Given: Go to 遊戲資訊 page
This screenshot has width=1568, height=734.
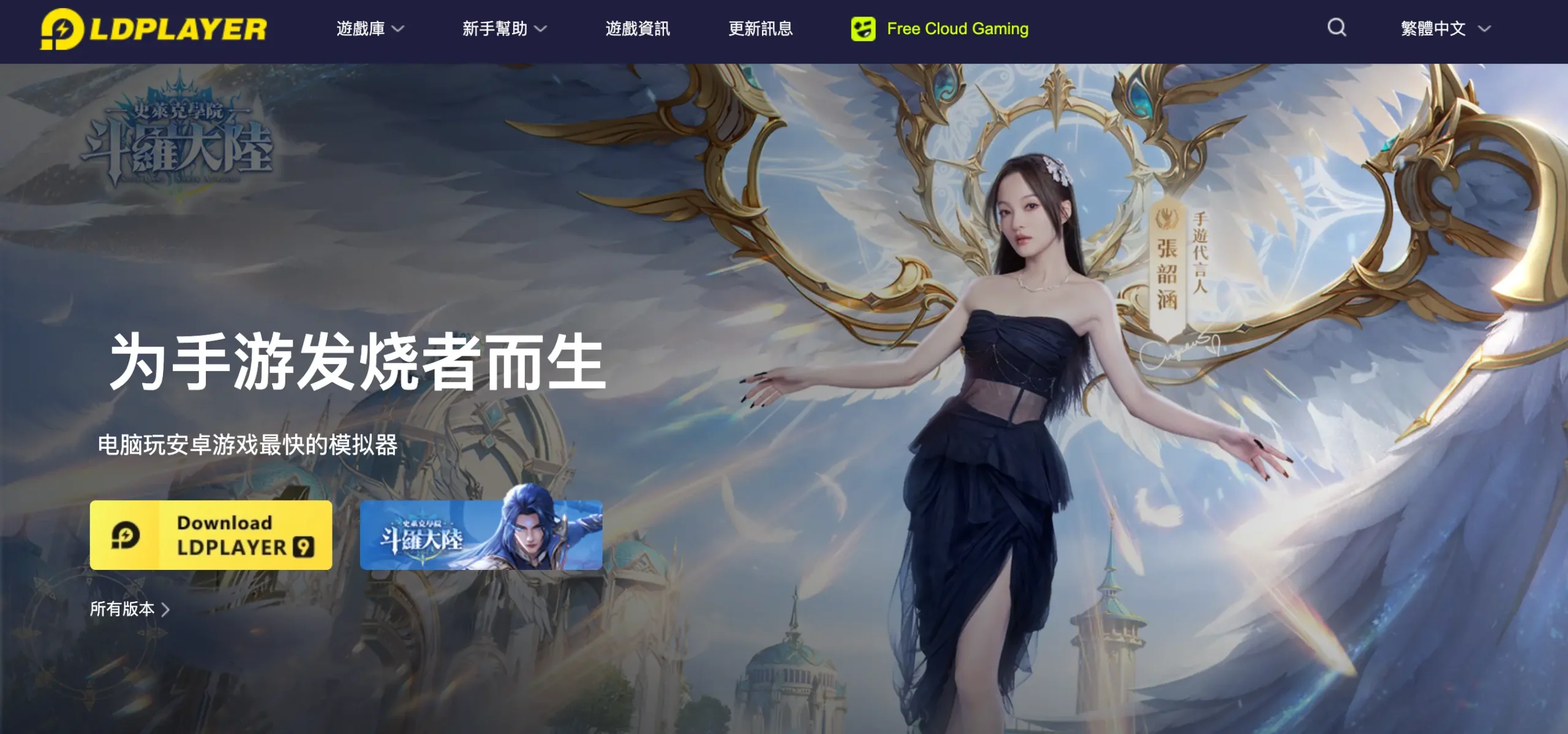Looking at the screenshot, I should pos(638,29).
